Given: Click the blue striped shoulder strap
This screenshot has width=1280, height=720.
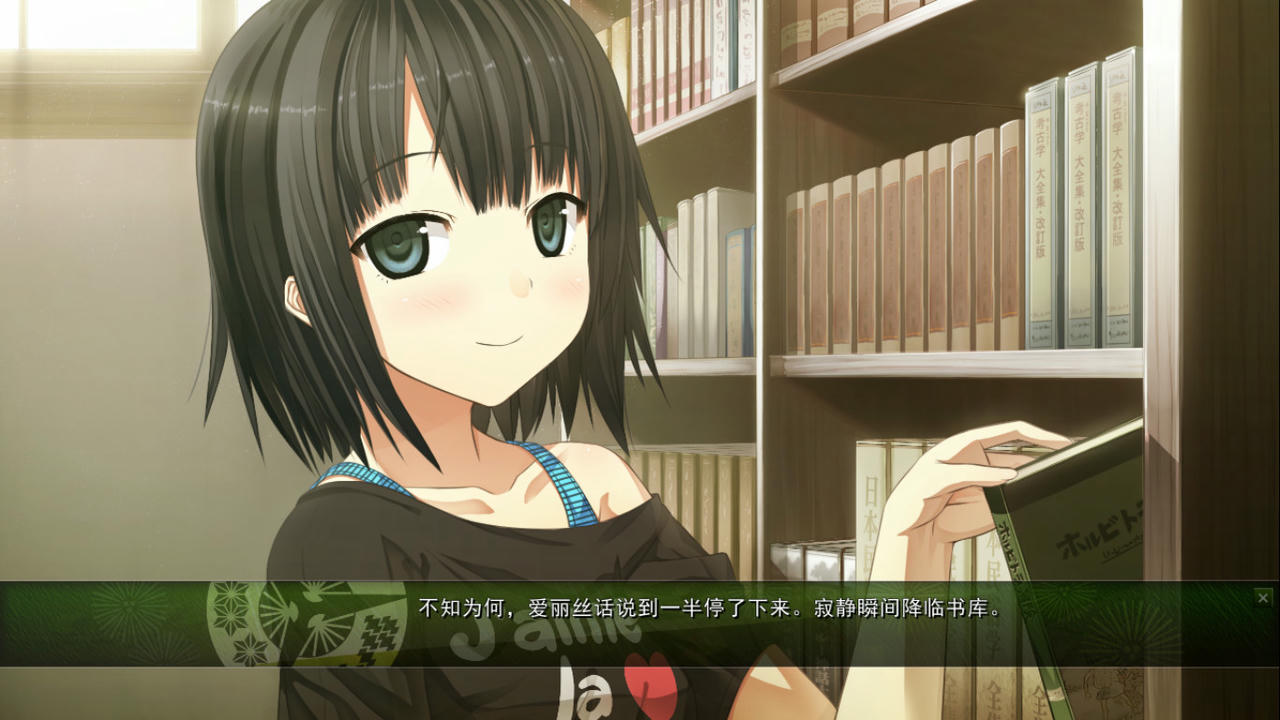Looking at the screenshot, I should point(560,480).
